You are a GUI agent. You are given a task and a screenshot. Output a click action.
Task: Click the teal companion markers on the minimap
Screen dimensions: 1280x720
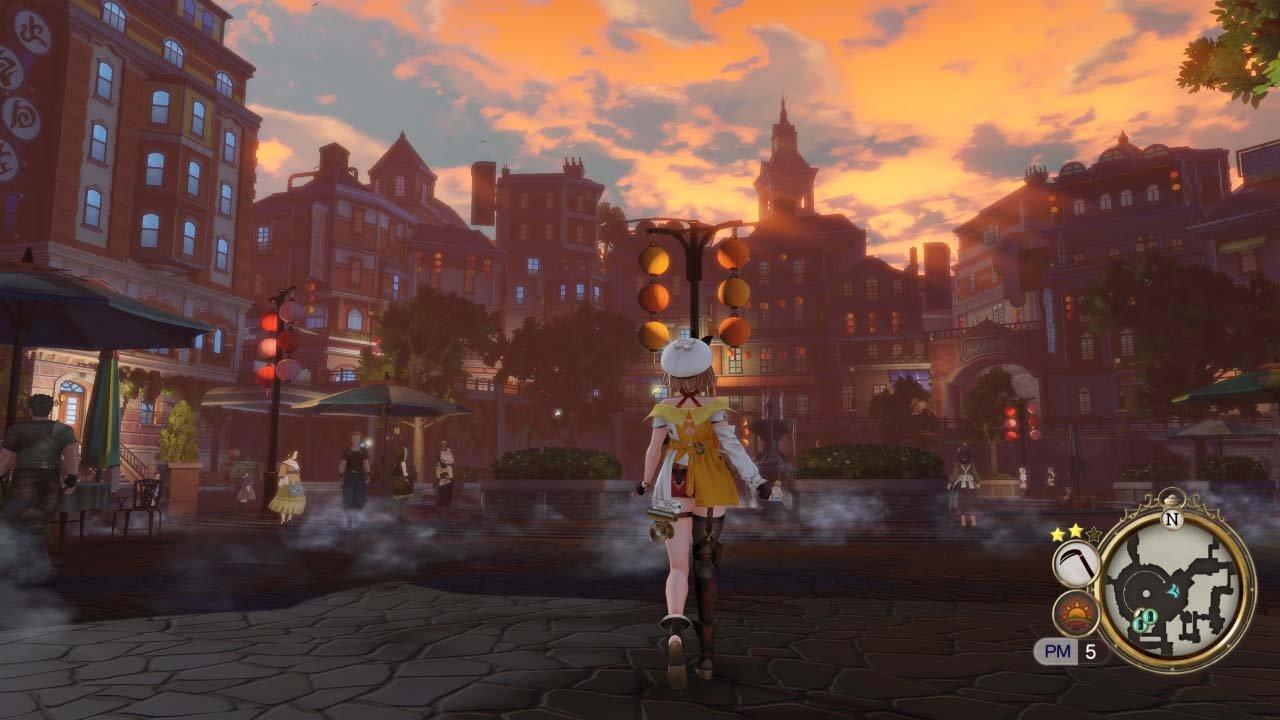tap(1146, 618)
